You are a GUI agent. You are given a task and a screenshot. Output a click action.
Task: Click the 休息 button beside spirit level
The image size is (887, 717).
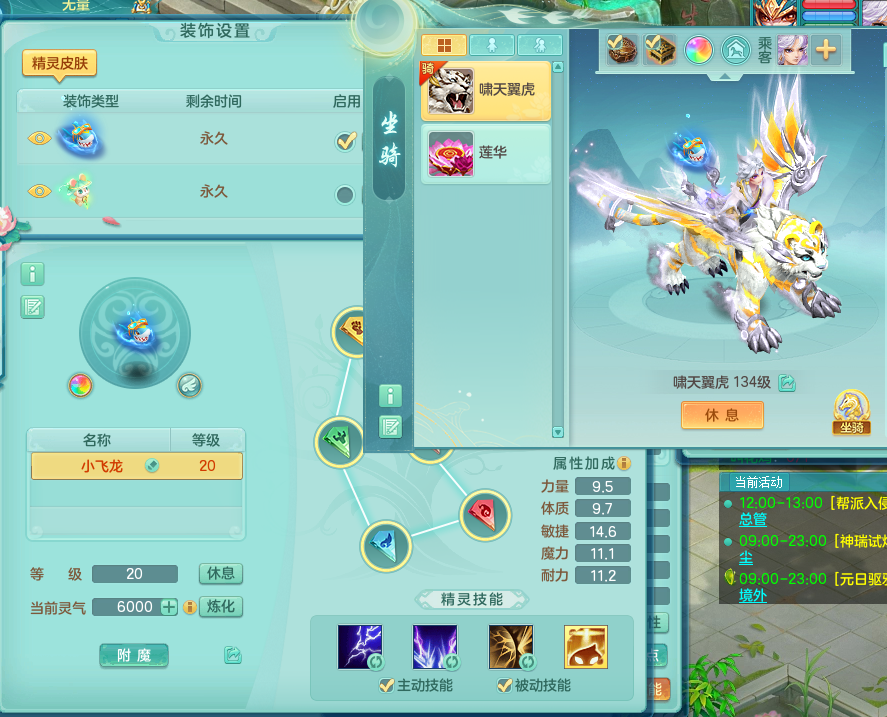tap(221, 574)
